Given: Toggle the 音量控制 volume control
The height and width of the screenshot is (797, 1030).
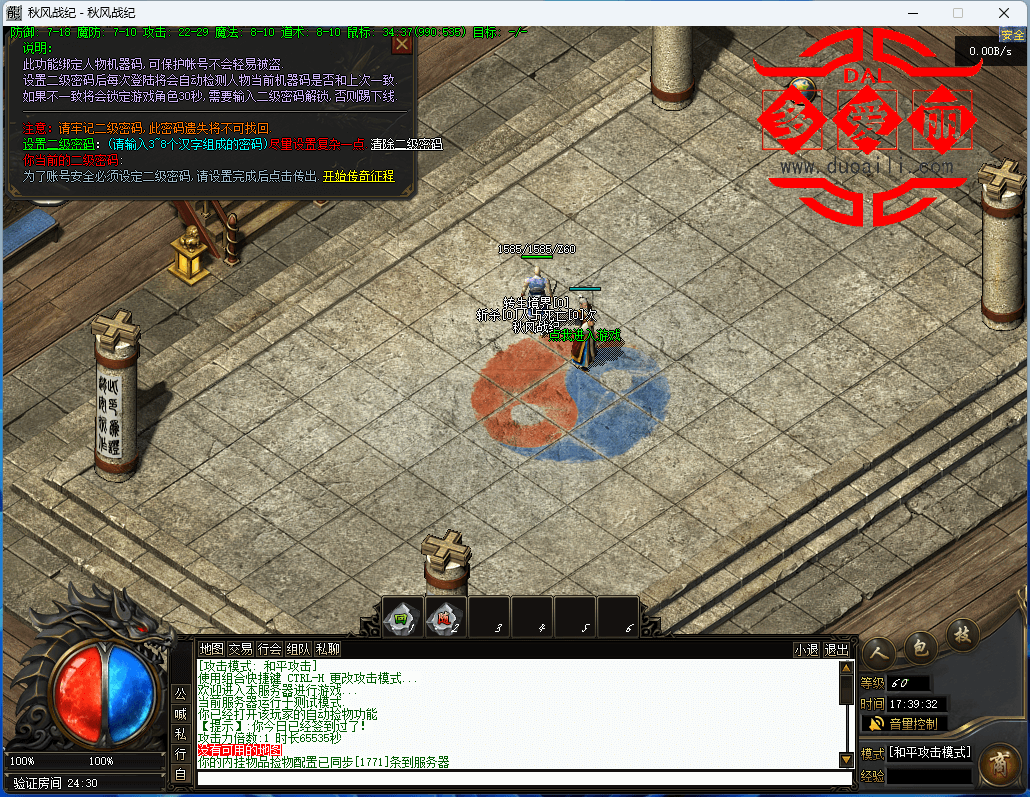Looking at the screenshot, I should click(904, 723).
